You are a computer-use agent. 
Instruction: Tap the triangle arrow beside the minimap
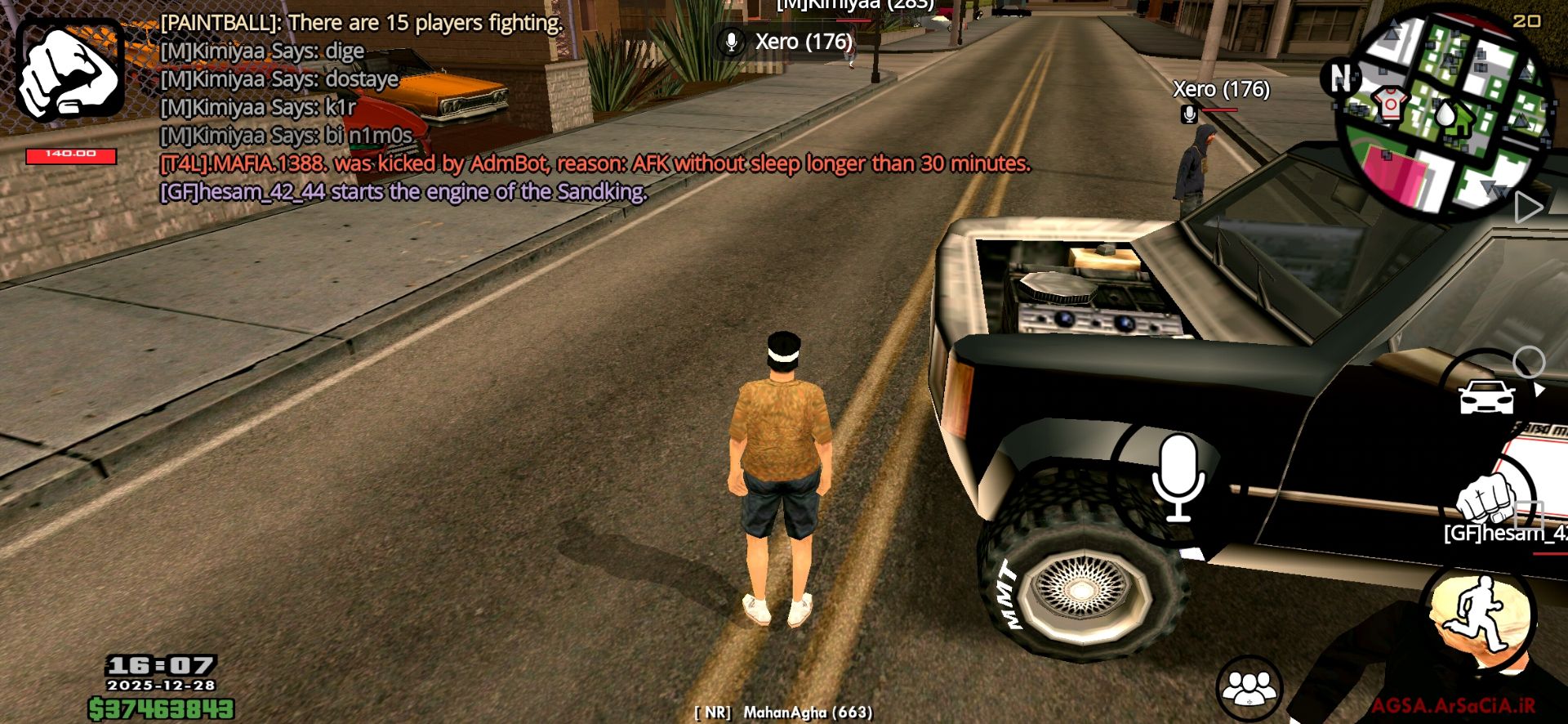pos(1527,208)
